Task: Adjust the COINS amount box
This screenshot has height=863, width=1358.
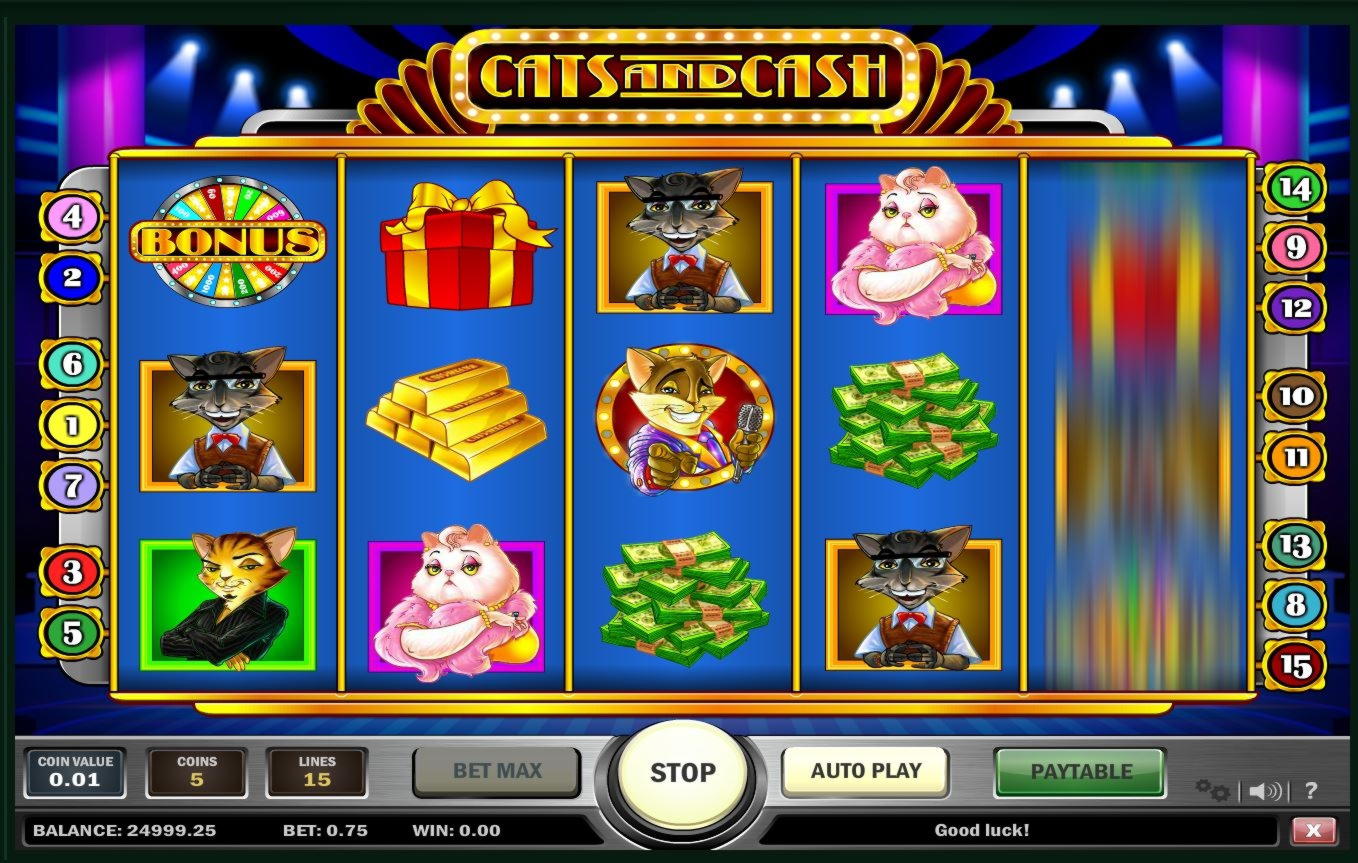Action: click(197, 772)
